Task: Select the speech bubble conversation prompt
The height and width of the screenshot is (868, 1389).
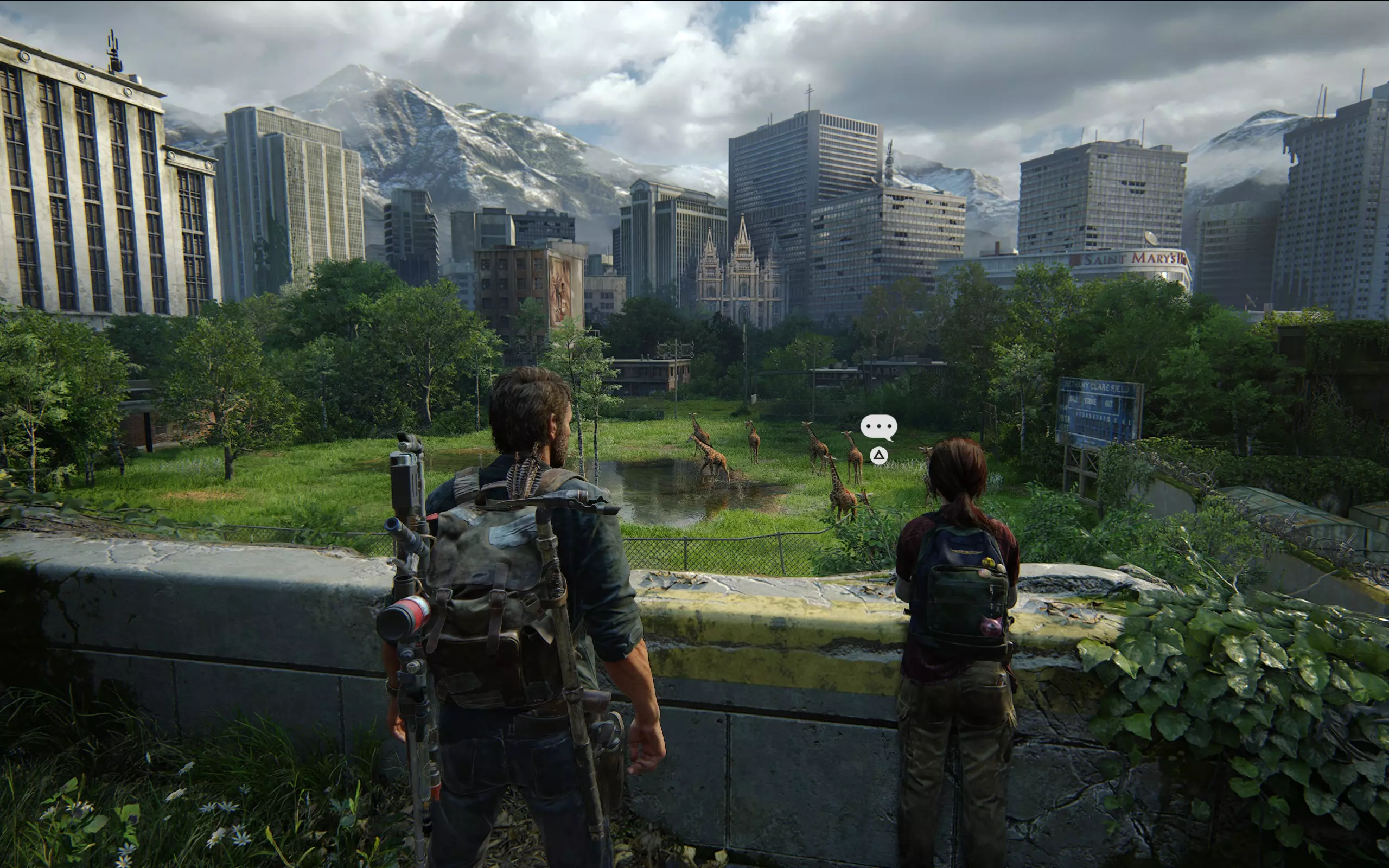Action: 878,427
